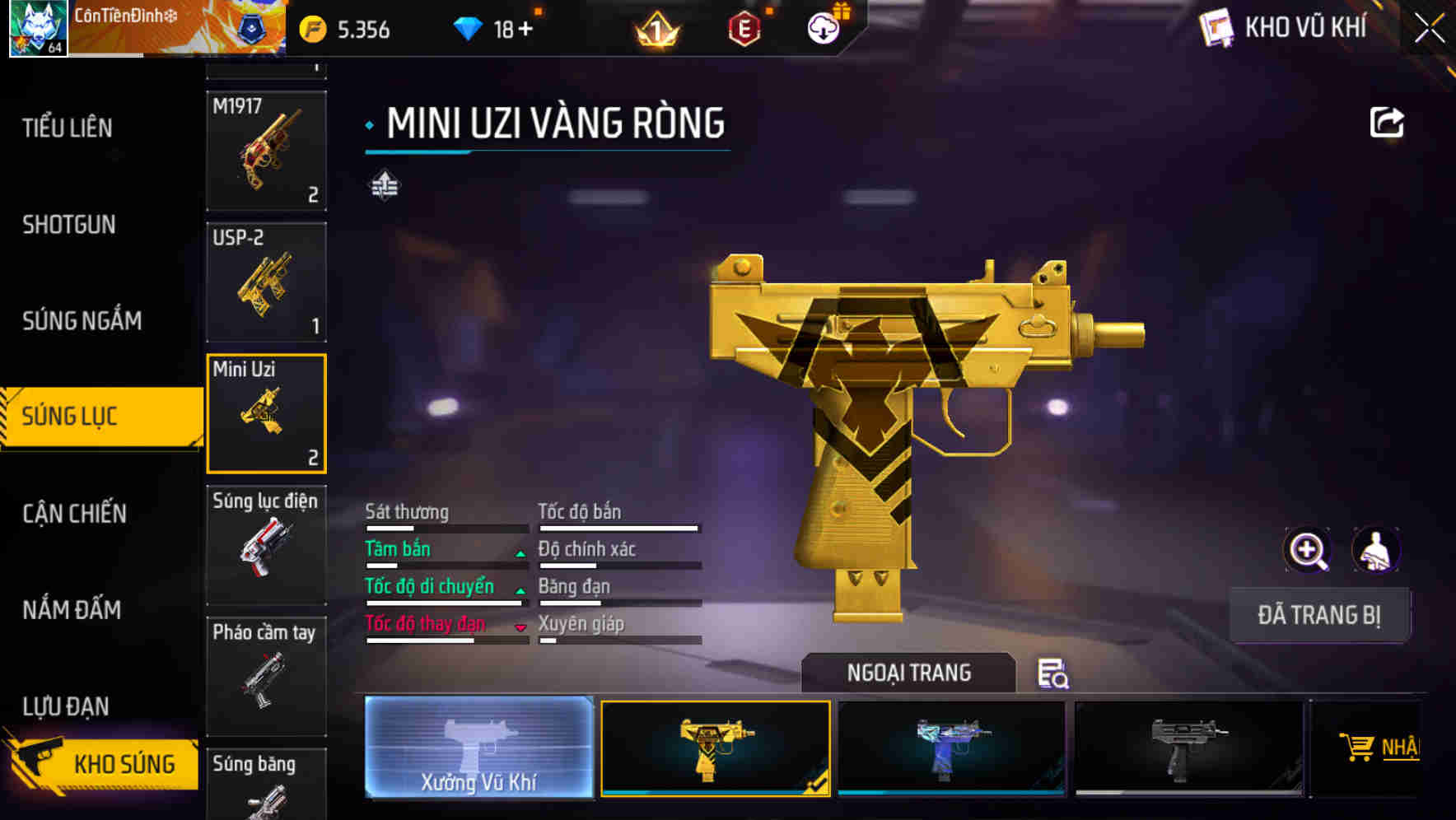Select the Súng lục điện weapon
The image size is (1456, 820).
click(x=266, y=543)
